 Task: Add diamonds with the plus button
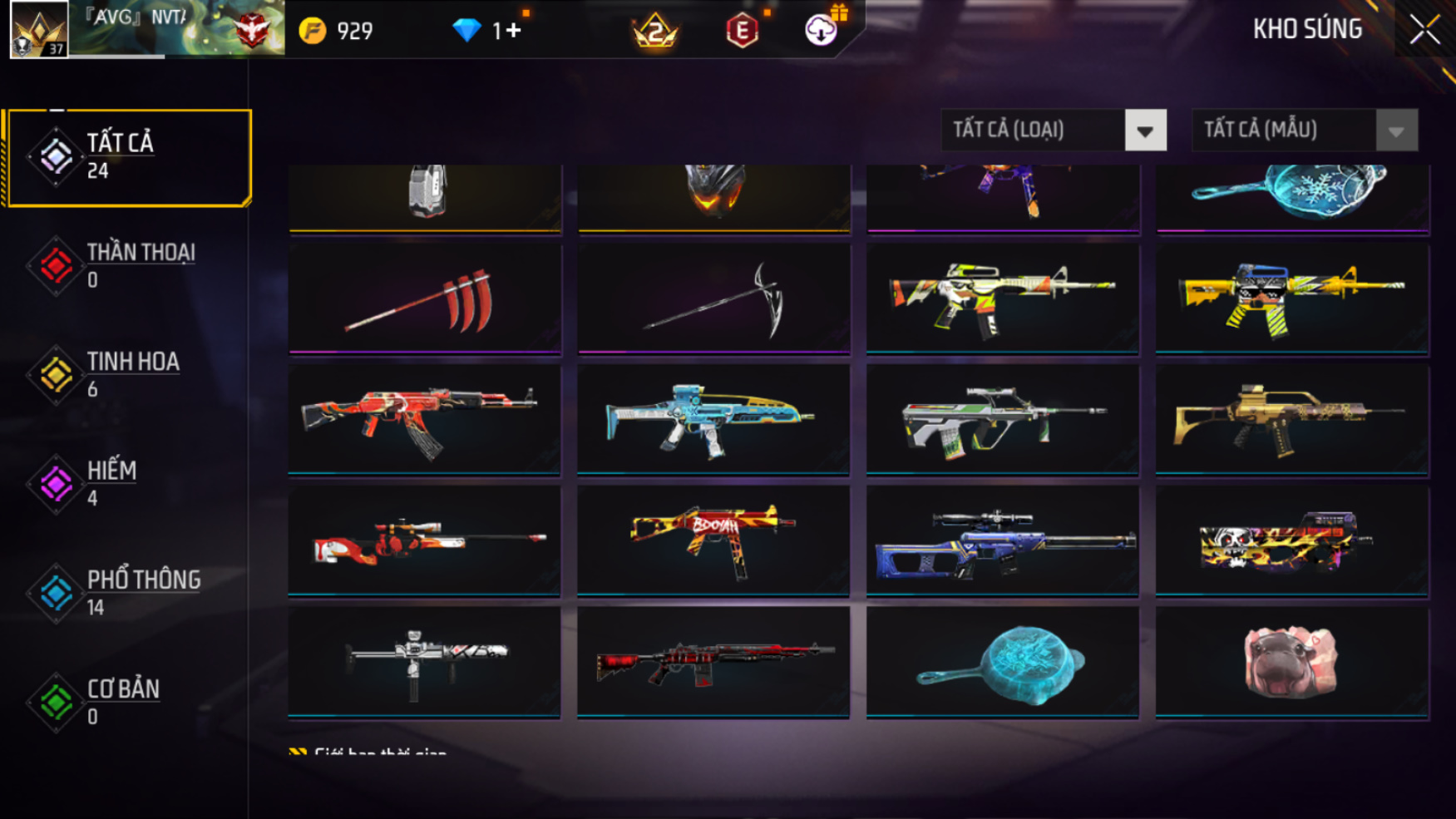pyautogui.click(x=512, y=31)
